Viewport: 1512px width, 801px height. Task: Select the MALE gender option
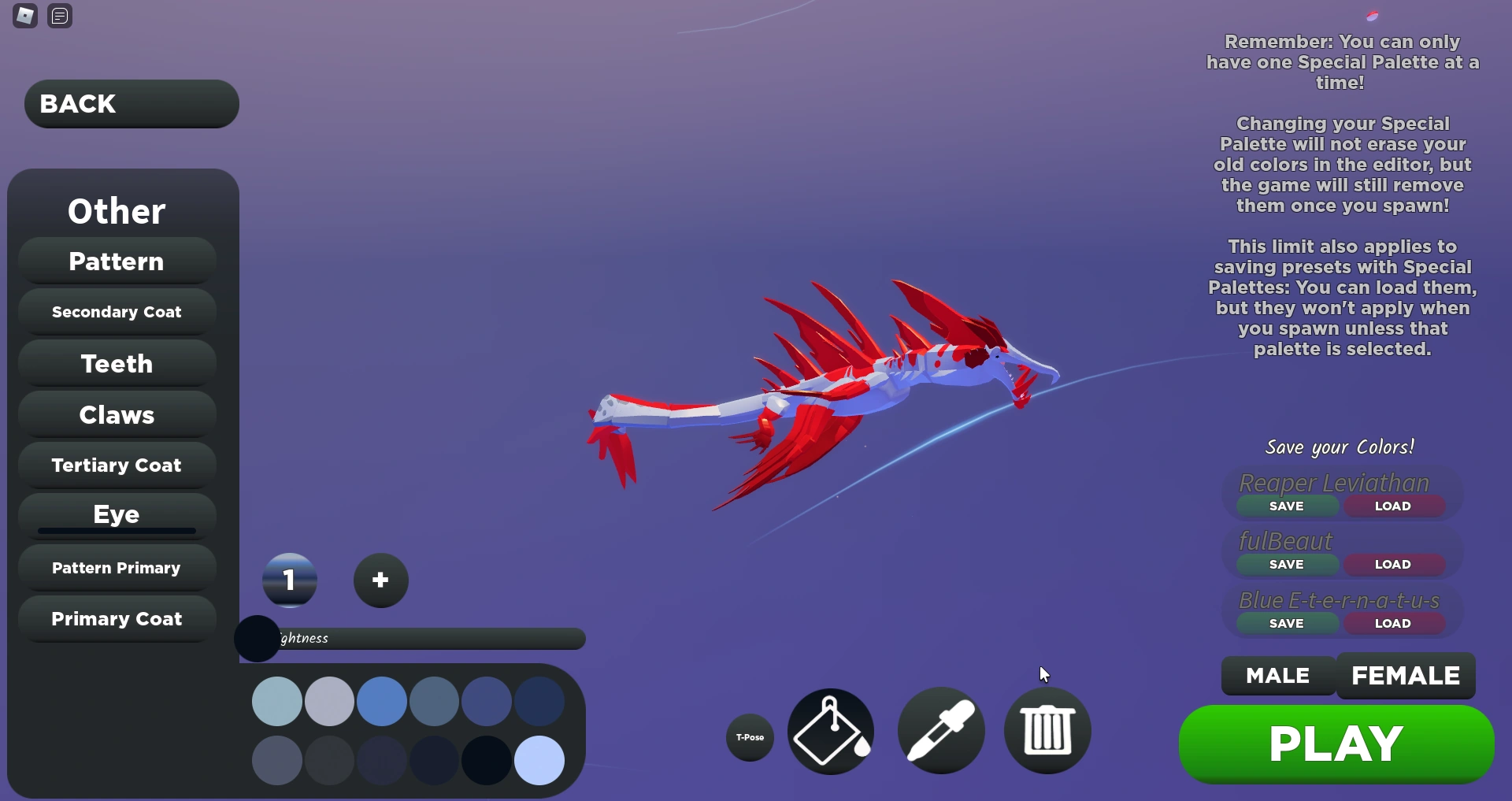point(1277,675)
